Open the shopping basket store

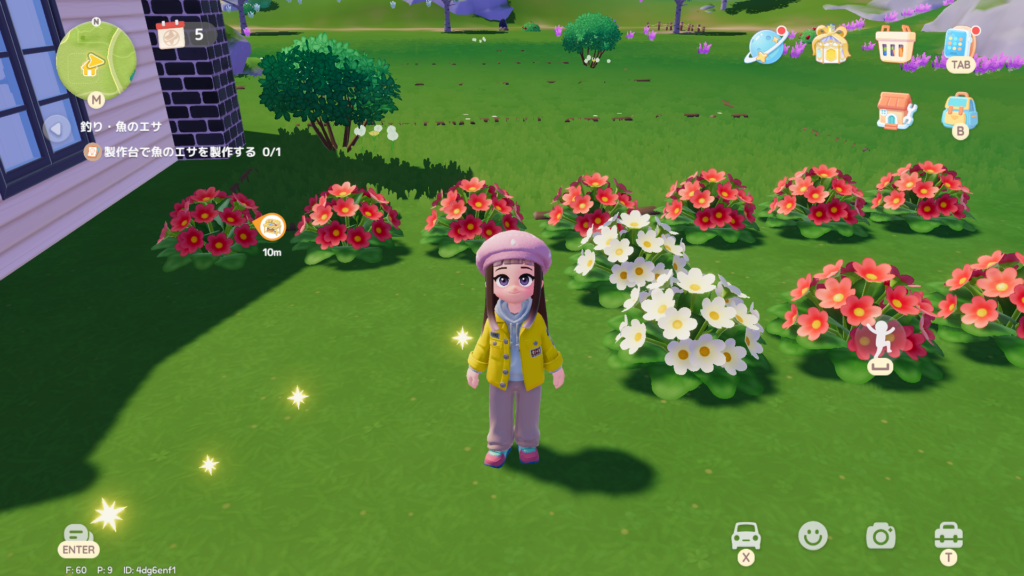tap(894, 44)
